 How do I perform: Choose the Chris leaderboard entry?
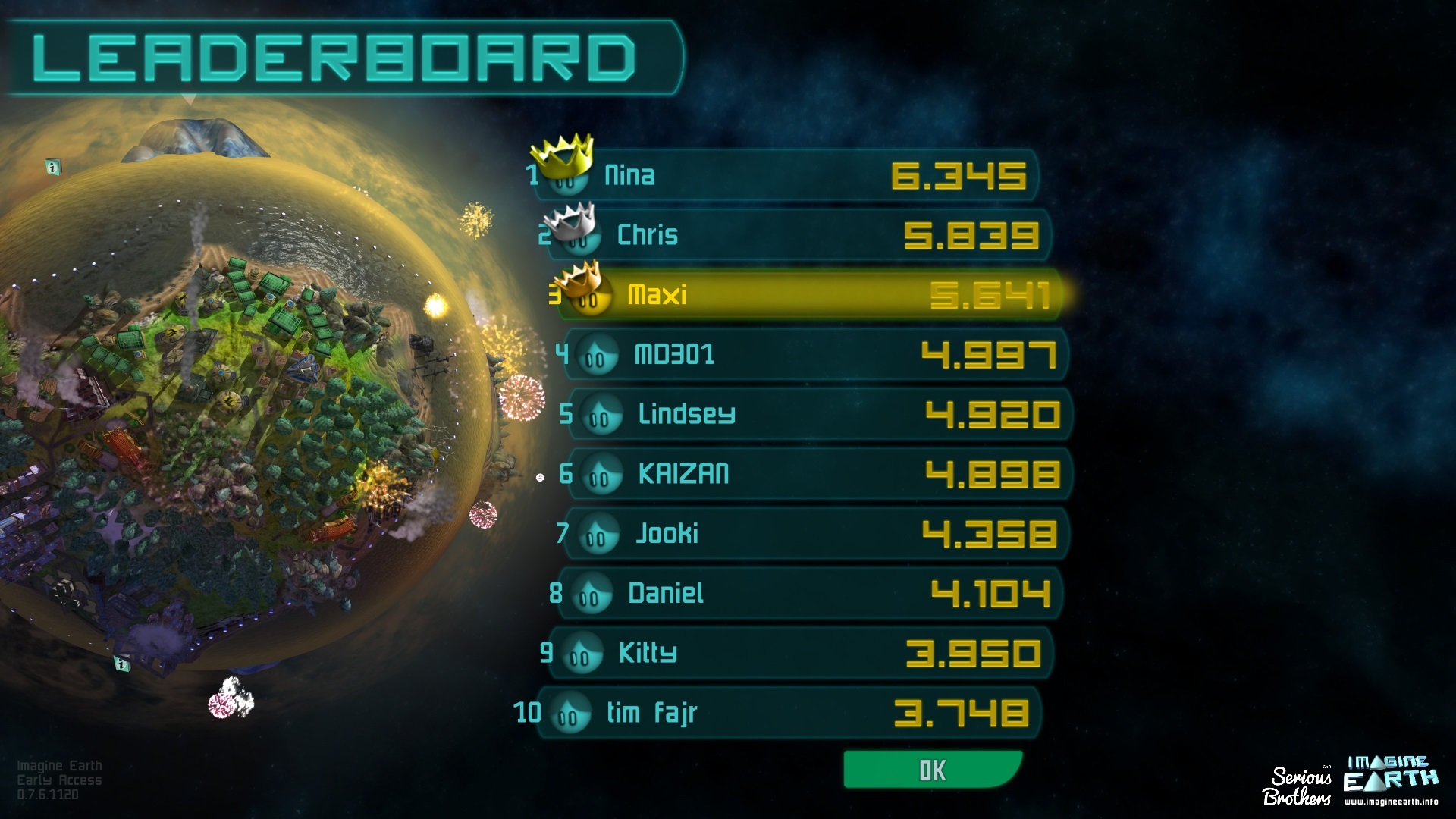point(796,235)
